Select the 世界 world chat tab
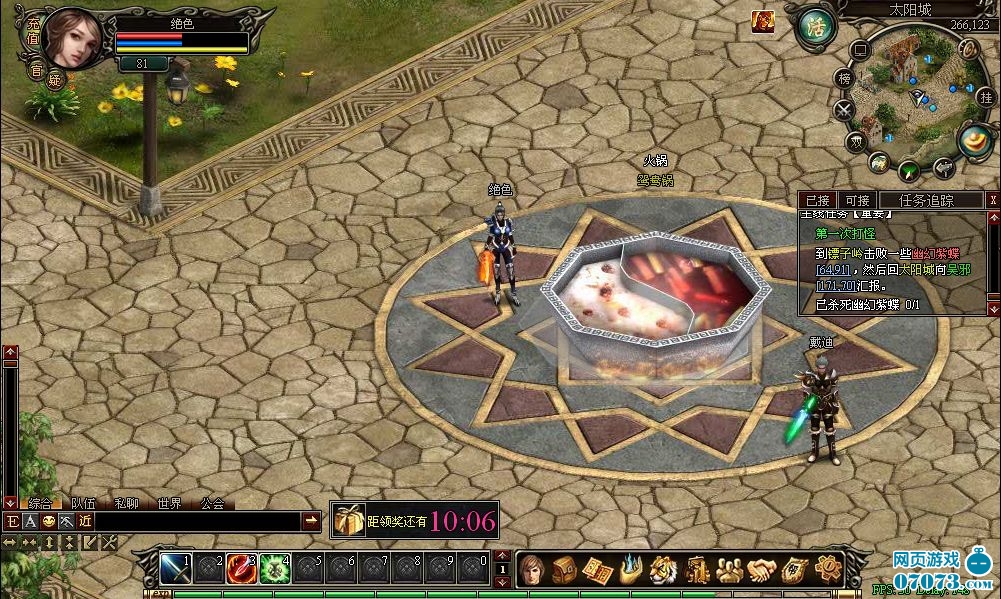This screenshot has width=1001, height=599. (170, 504)
